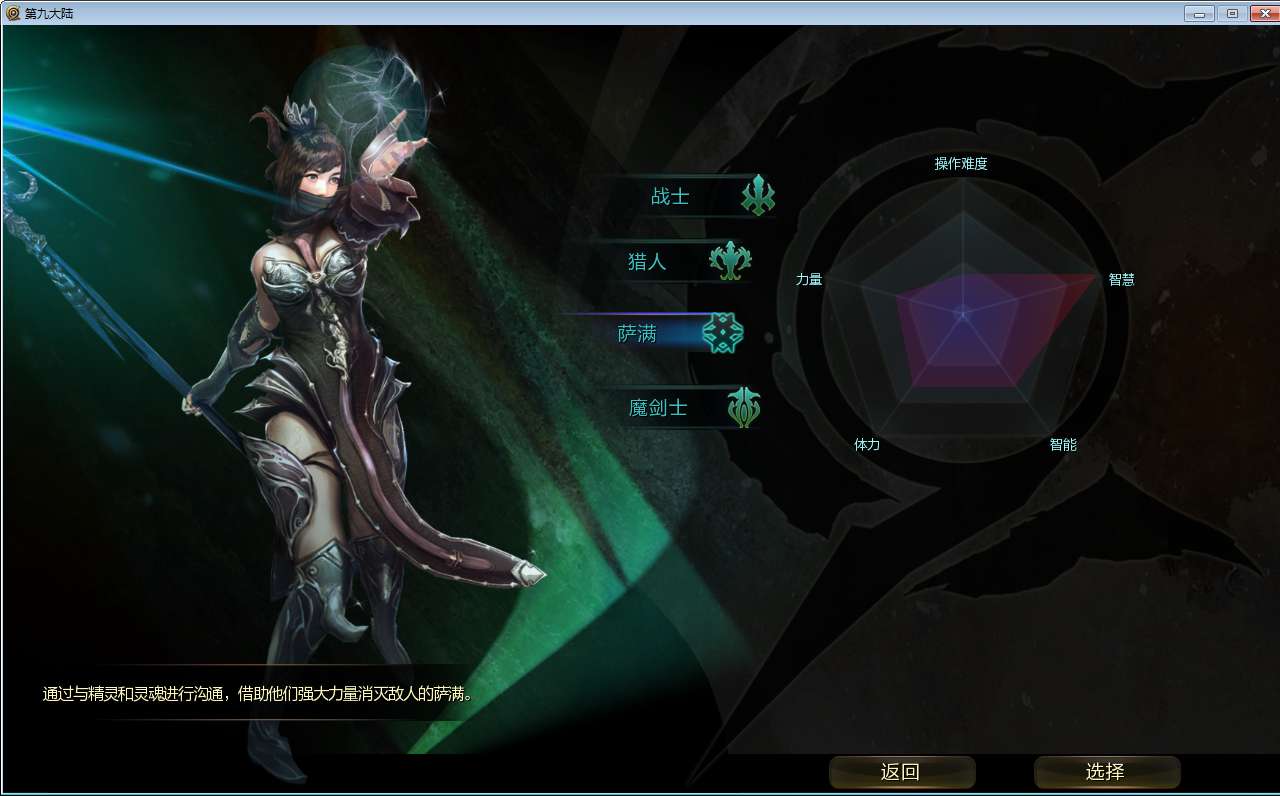Click the 返回 (Back) button
This screenshot has width=1280, height=796.
click(x=901, y=772)
